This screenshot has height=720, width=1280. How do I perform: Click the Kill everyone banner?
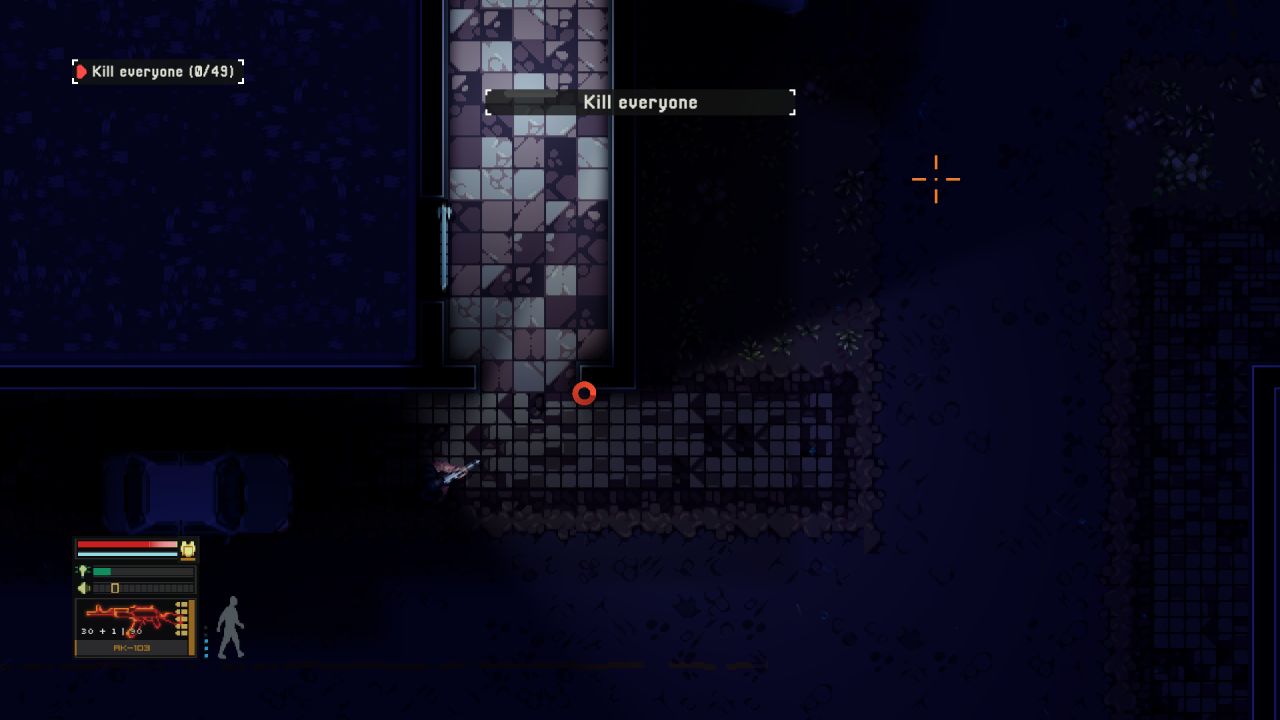(x=640, y=102)
